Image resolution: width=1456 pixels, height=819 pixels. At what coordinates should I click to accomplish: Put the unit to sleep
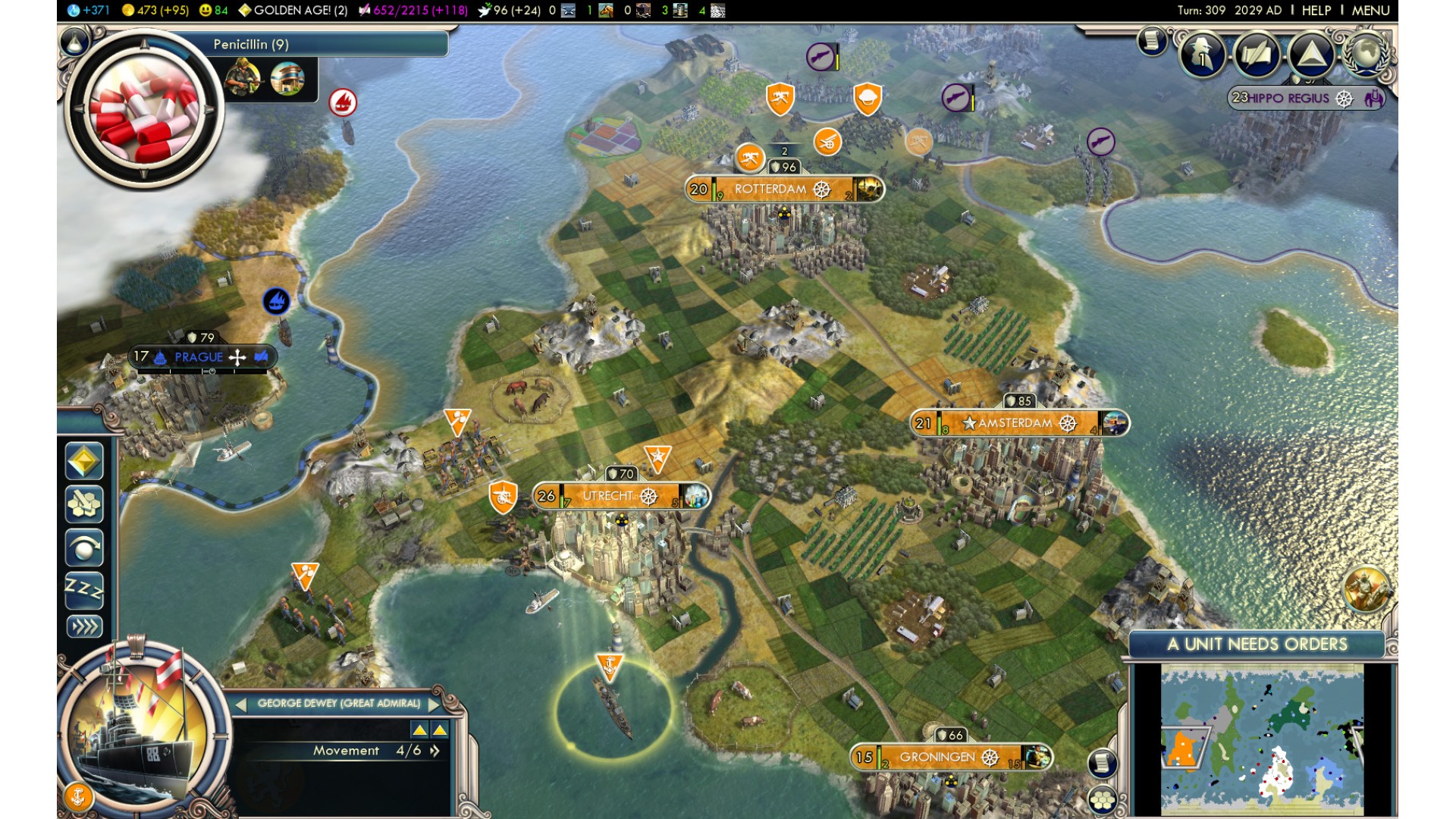[84, 588]
